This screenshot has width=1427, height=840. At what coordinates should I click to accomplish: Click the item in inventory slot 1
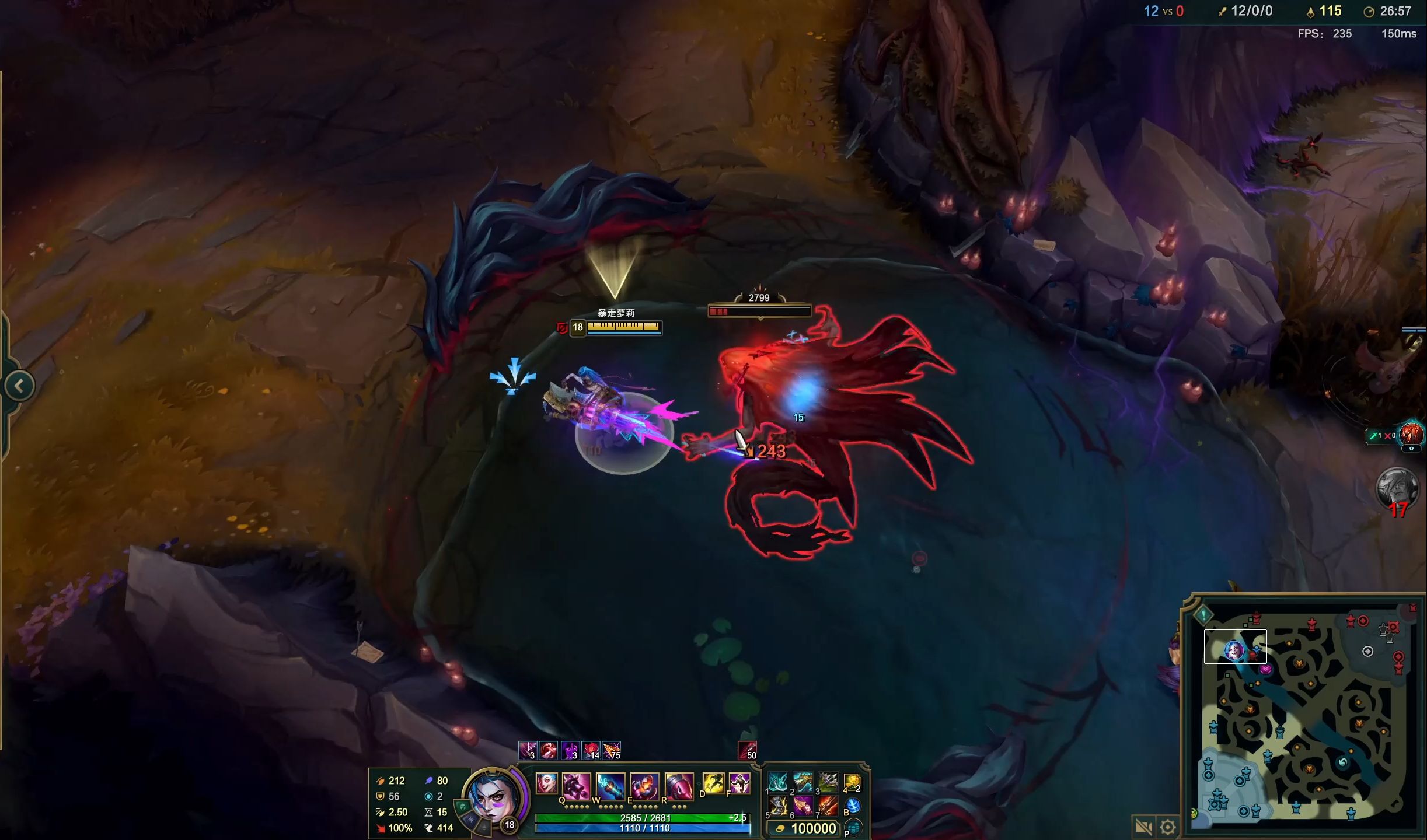pyautogui.click(x=778, y=781)
